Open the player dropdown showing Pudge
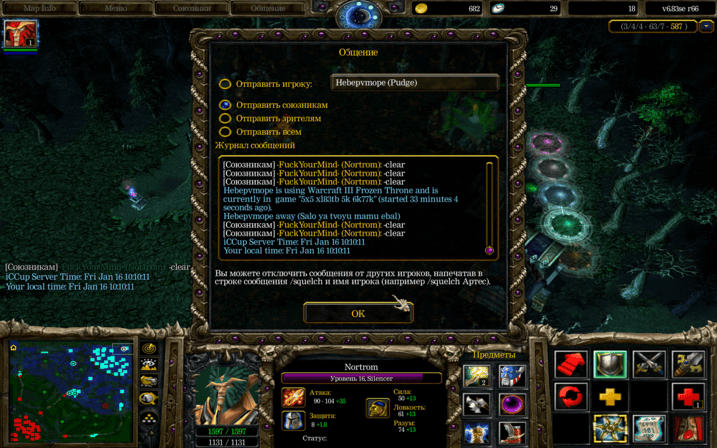The image size is (717, 448). [414, 84]
